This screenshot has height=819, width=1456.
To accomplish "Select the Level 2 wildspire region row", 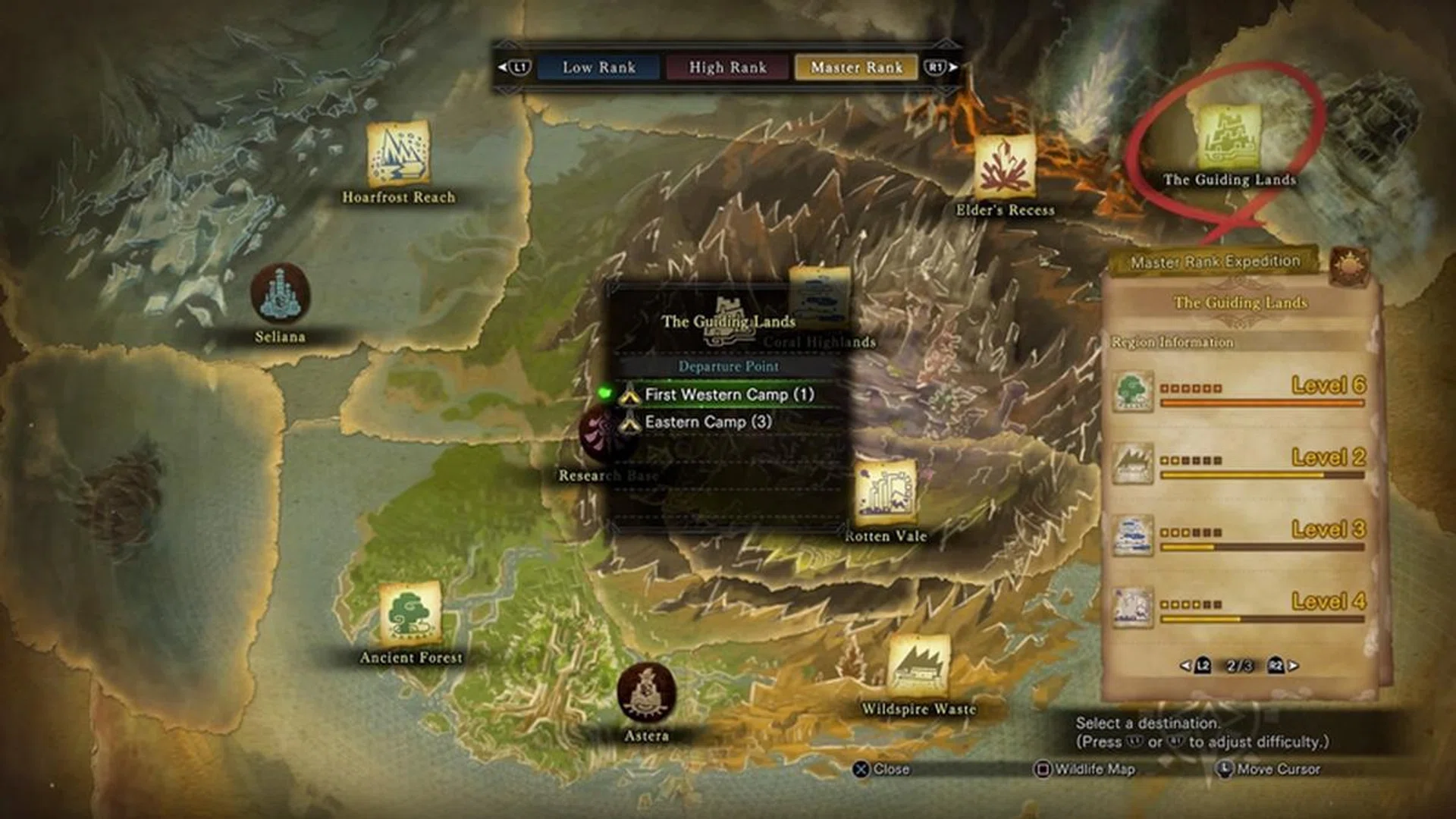I will click(1240, 463).
